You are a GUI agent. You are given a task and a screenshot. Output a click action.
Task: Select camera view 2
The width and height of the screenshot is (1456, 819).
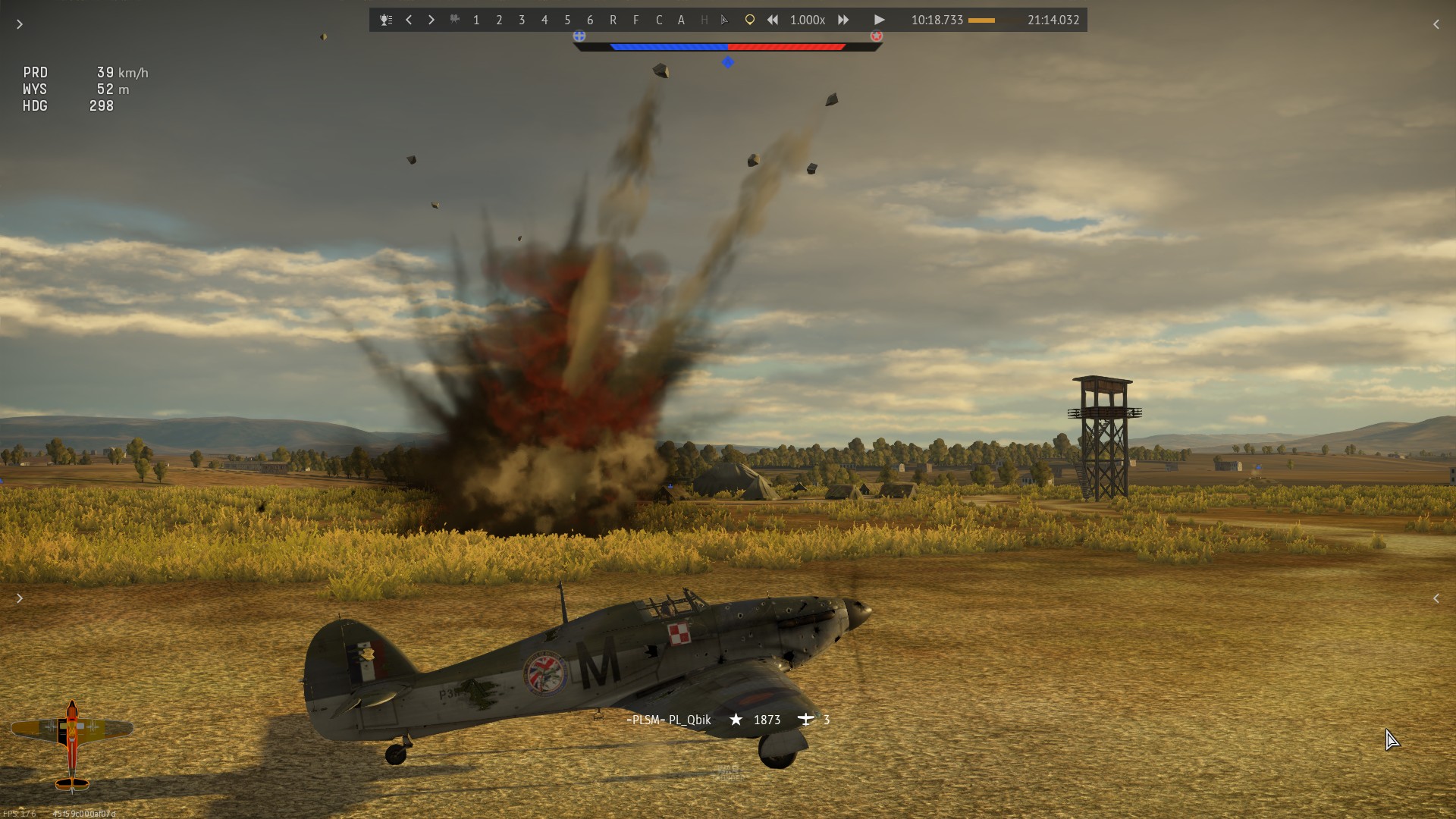tap(499, 20)
